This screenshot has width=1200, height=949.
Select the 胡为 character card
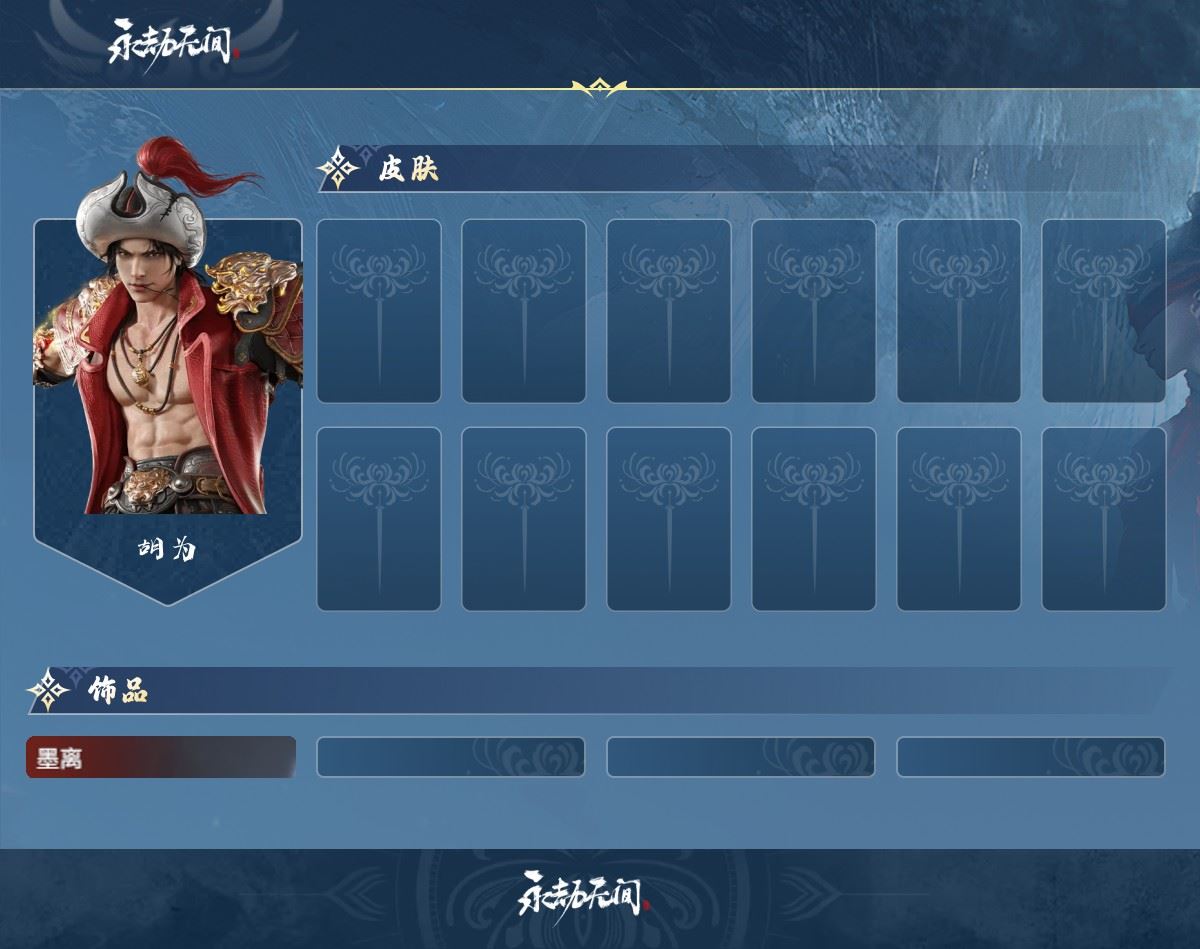[x=168, y=390]
